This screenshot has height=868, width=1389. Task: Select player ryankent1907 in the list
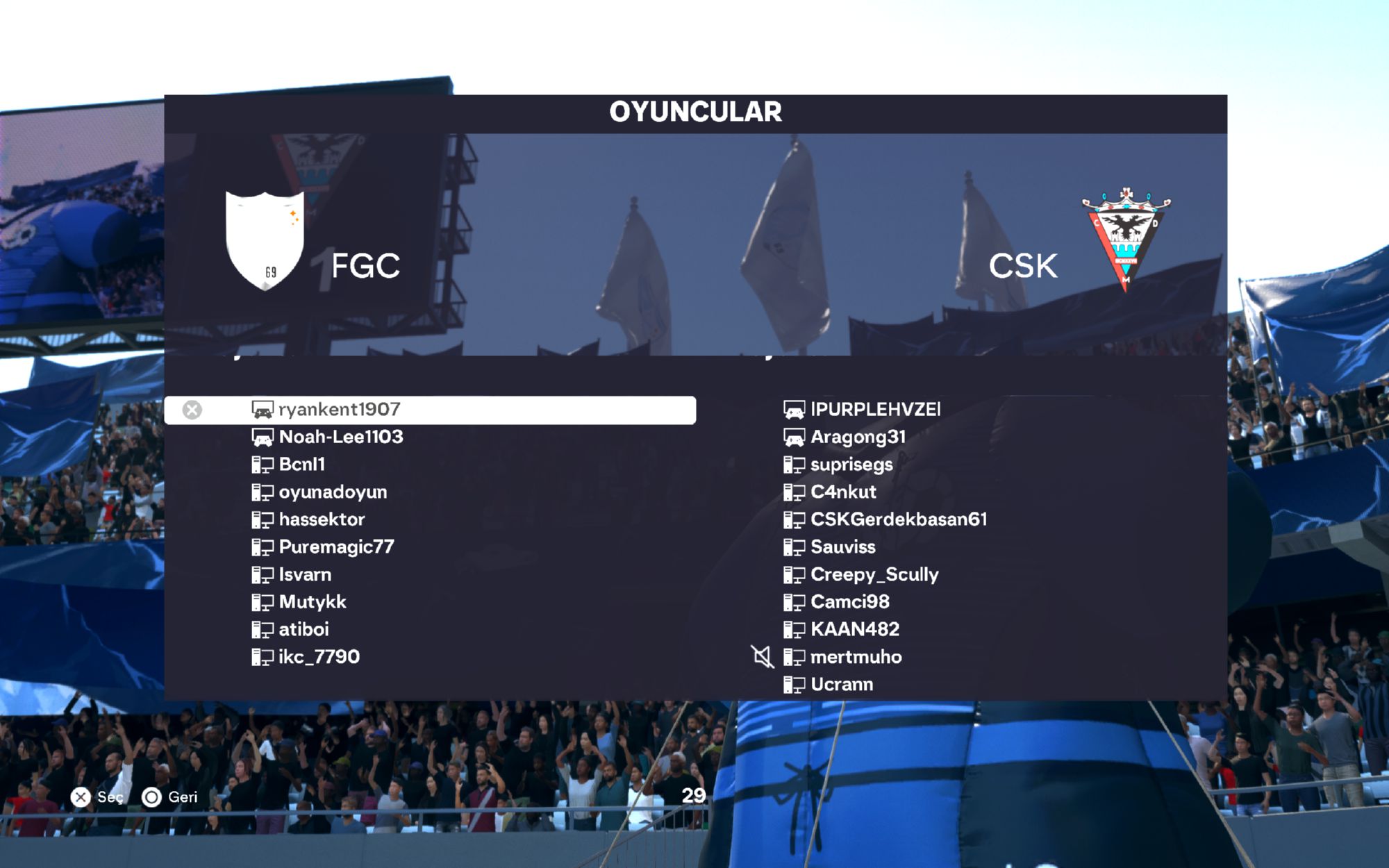339,410
